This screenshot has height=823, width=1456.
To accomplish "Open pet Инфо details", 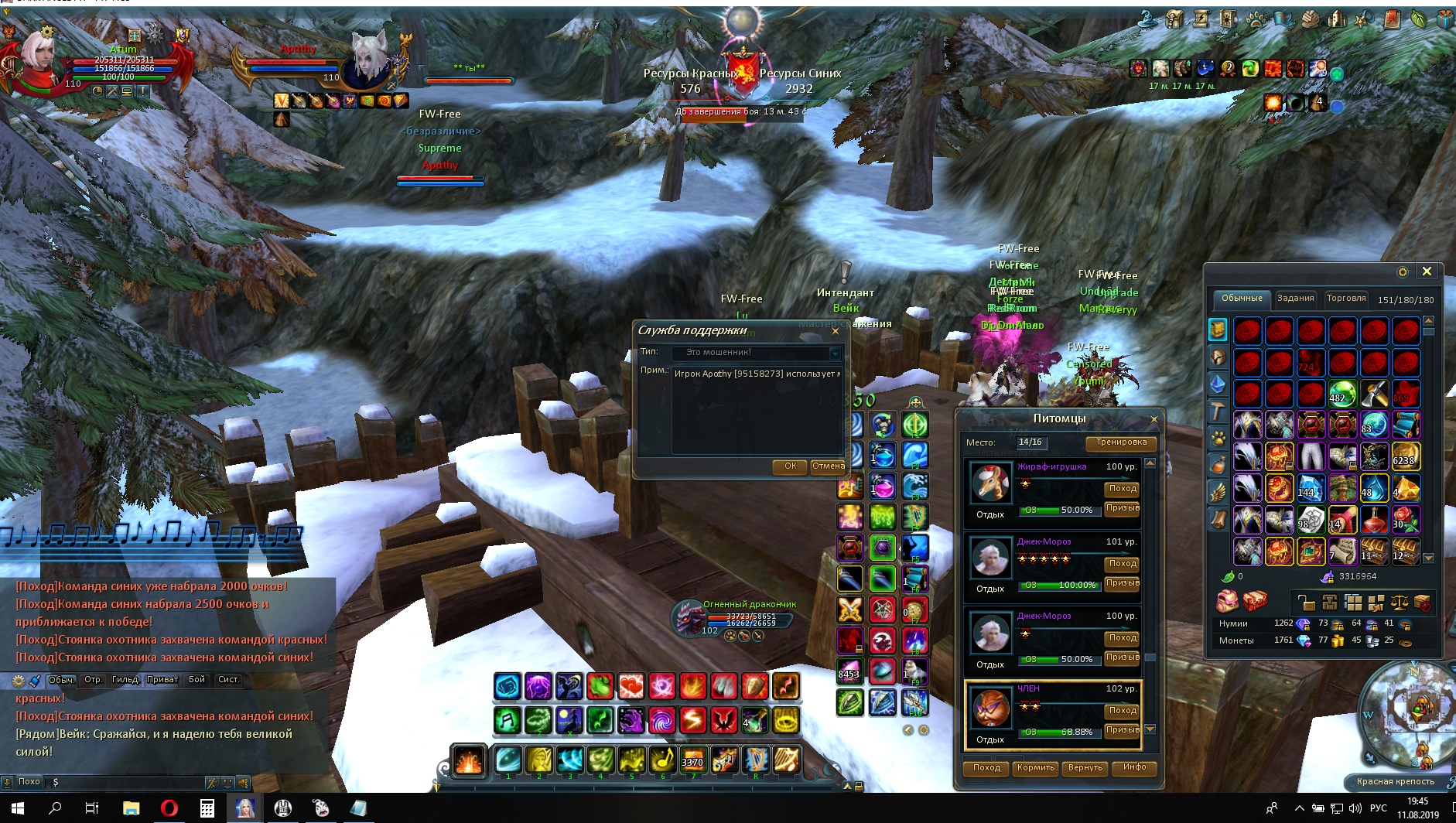I will coord(1134,767).
